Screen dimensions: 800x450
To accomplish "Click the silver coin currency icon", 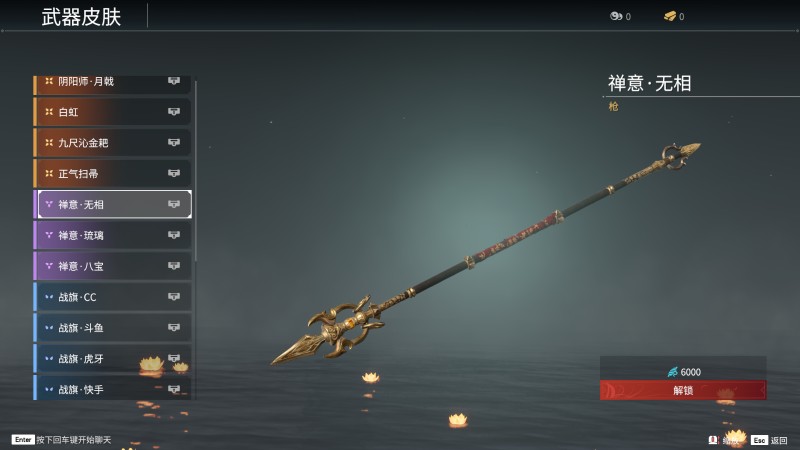I will pos(615,16).
